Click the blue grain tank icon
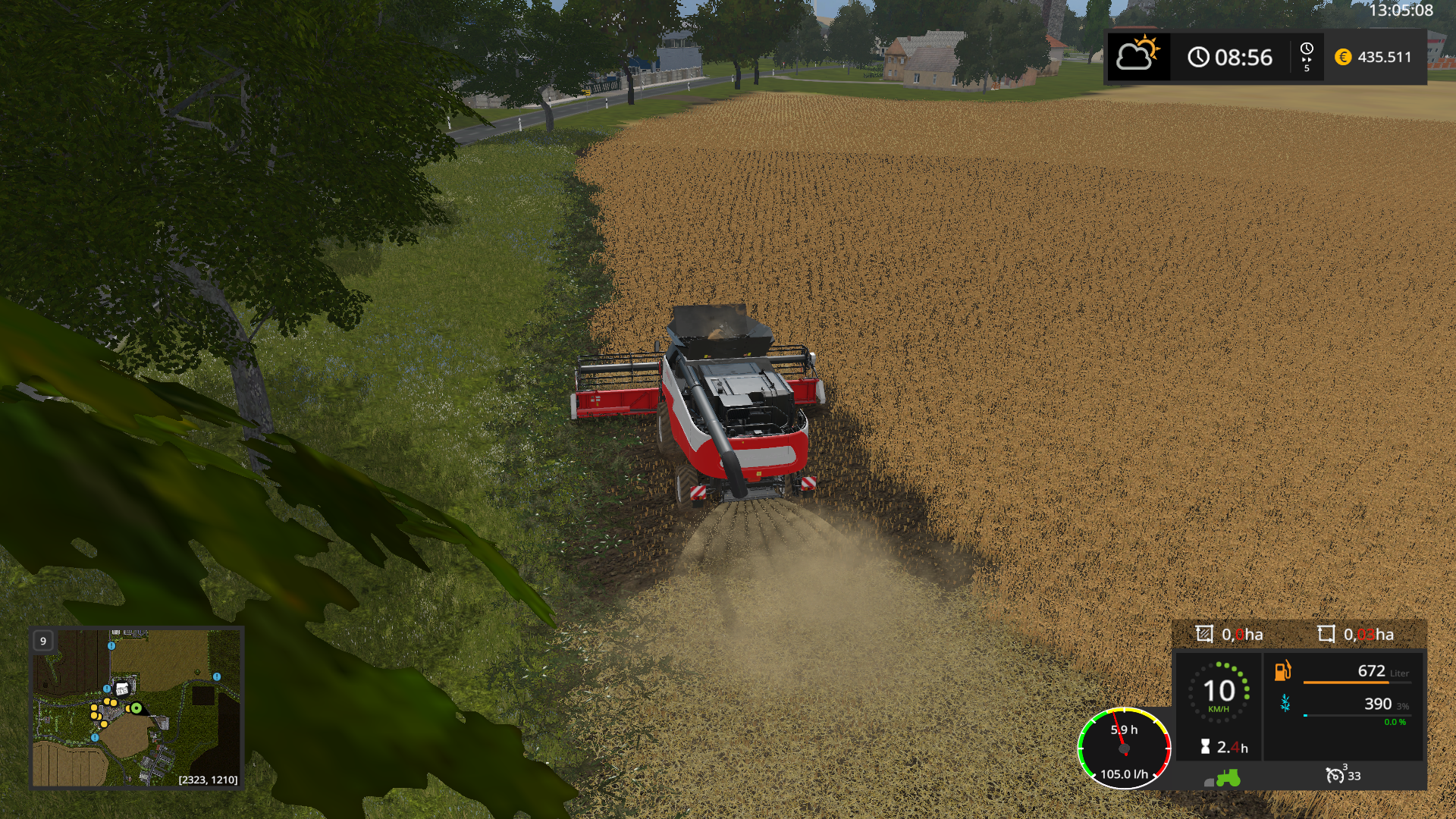The height and width of the screenshot is (819, 1456). click(x=1285, y=703)
